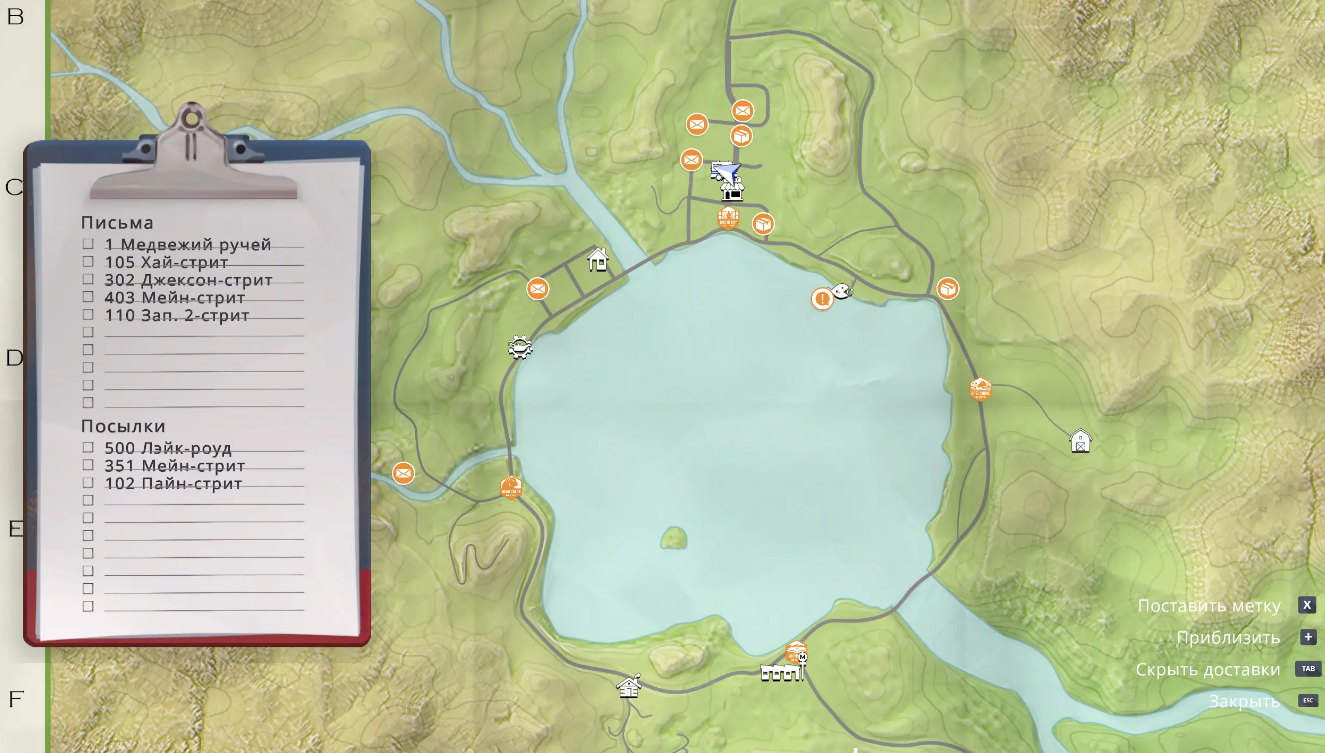Check the 351 Мейн-стрит parcel box

point(88,465)
